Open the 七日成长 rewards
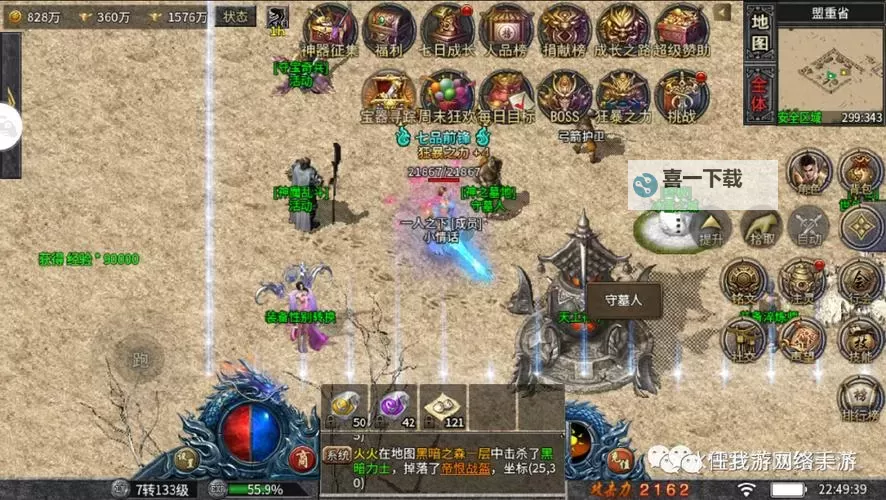This screenshot has width=886, height=500. pyautogui.click(x=447, y=30)
